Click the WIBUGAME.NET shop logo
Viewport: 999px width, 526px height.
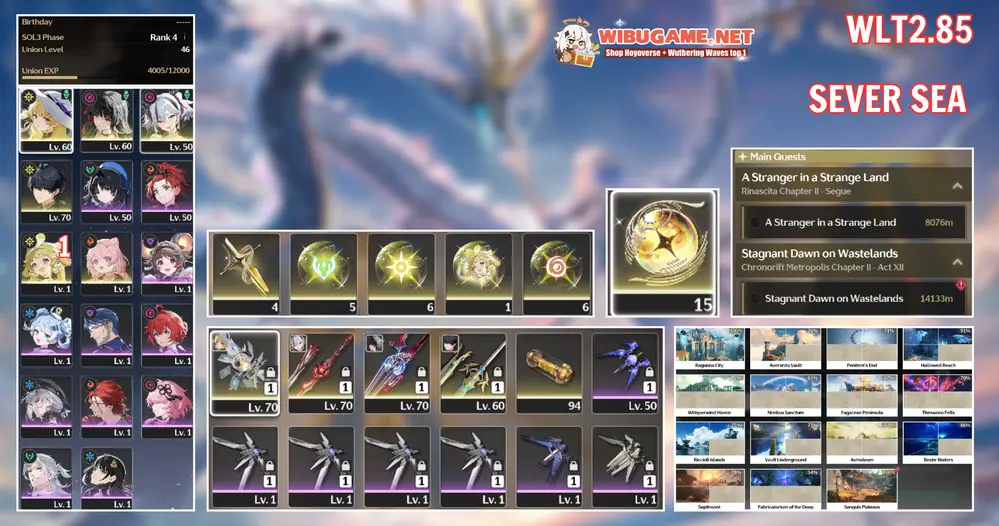point(653,42)
